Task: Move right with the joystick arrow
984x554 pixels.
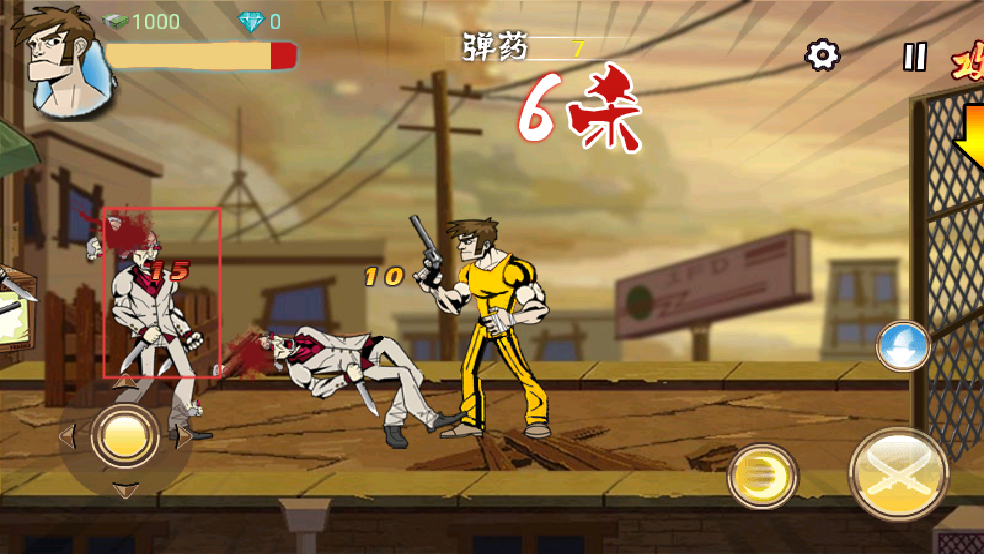Action: coord(183,435)
